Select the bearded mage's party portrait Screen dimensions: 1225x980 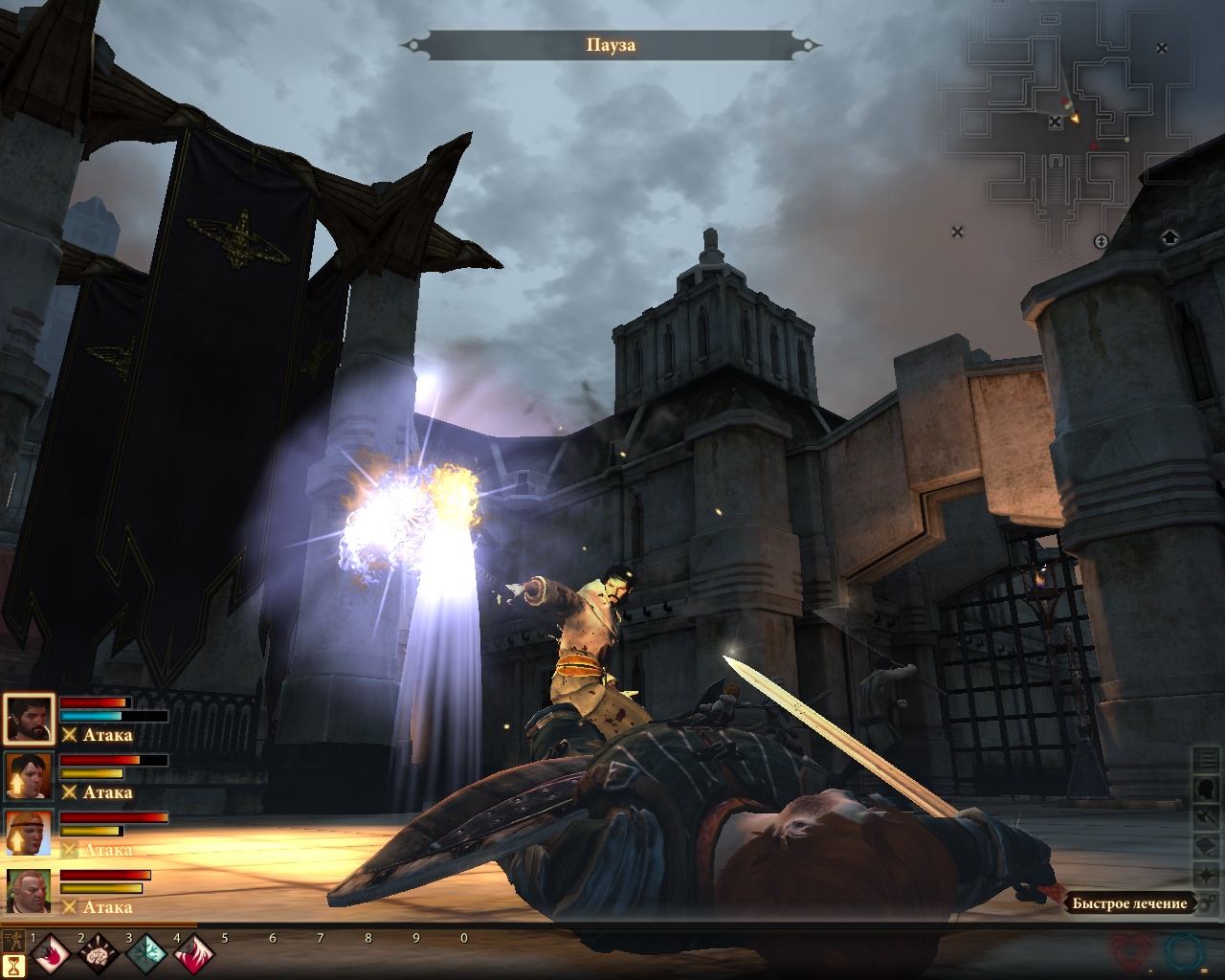click(x=28, y=719)
